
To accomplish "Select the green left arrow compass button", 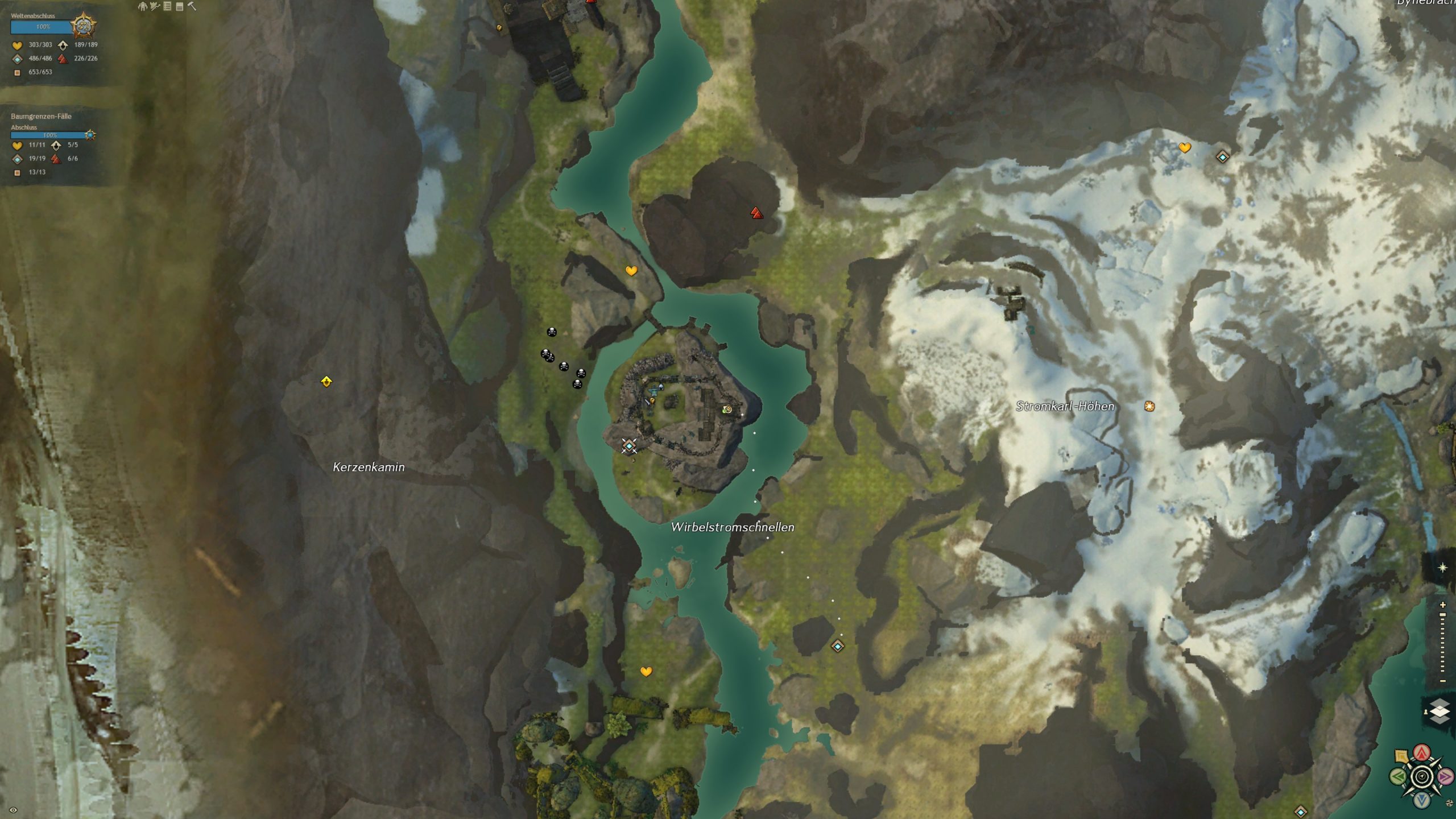I will [1398, 776].
